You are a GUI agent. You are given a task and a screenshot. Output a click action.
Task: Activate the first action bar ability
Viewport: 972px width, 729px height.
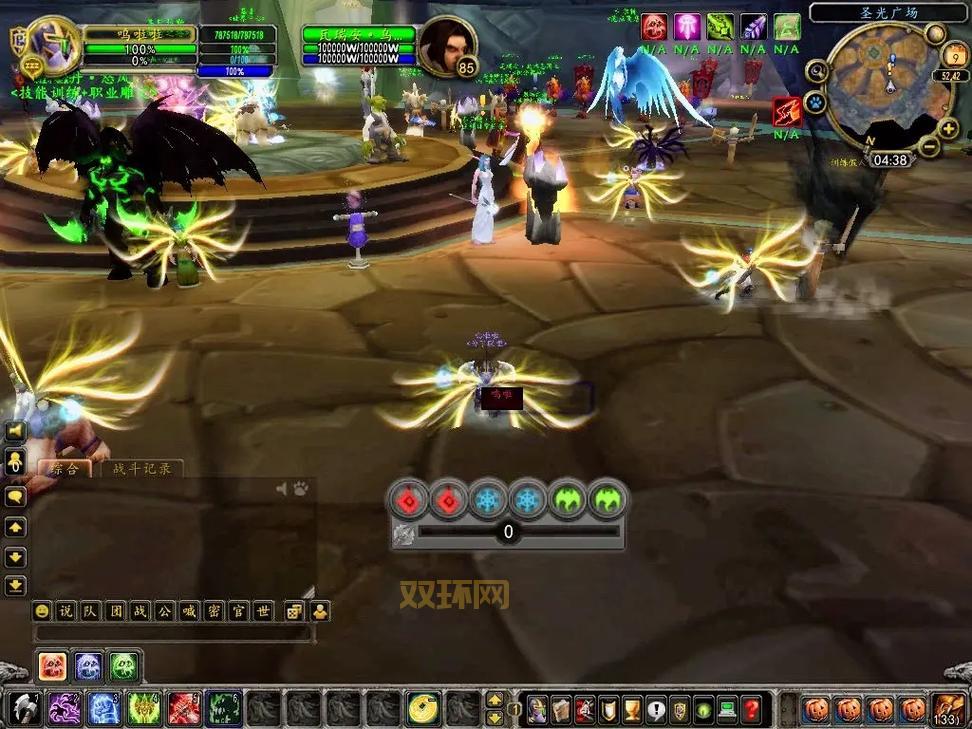[x=27, y=709]
